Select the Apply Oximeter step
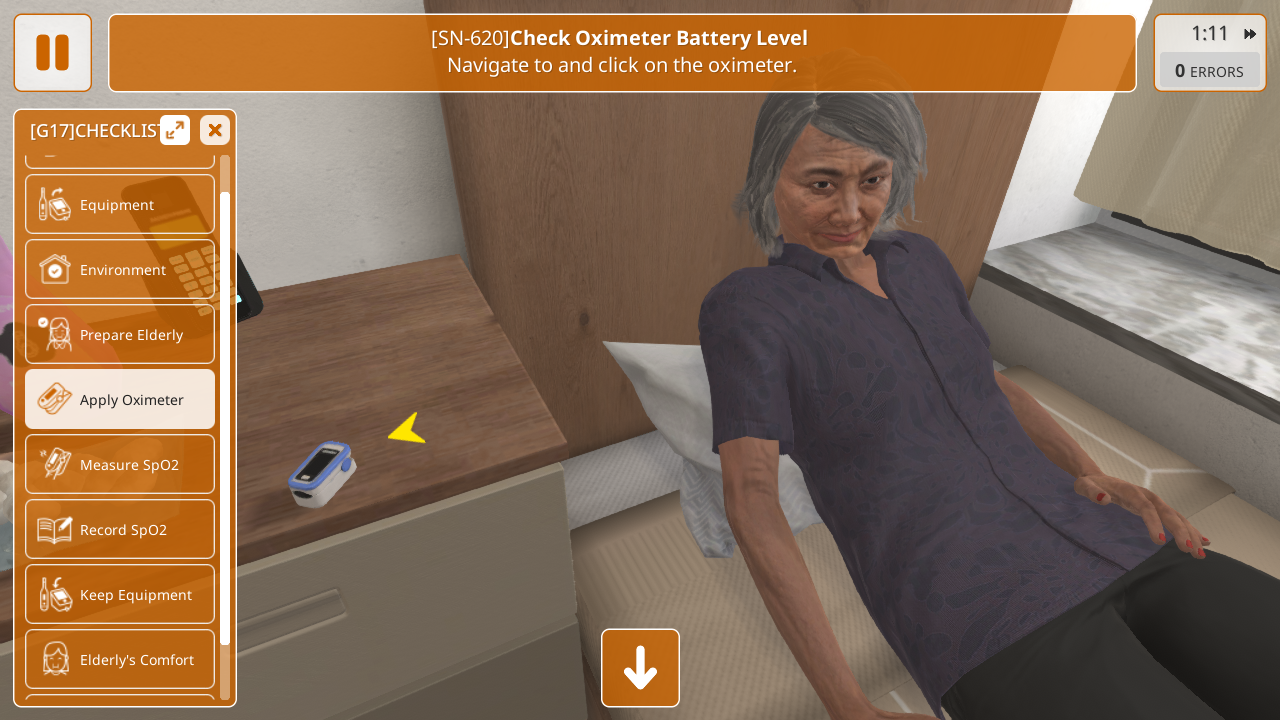Viewport: 1280px width, 720px height. [x=120, y=400]
